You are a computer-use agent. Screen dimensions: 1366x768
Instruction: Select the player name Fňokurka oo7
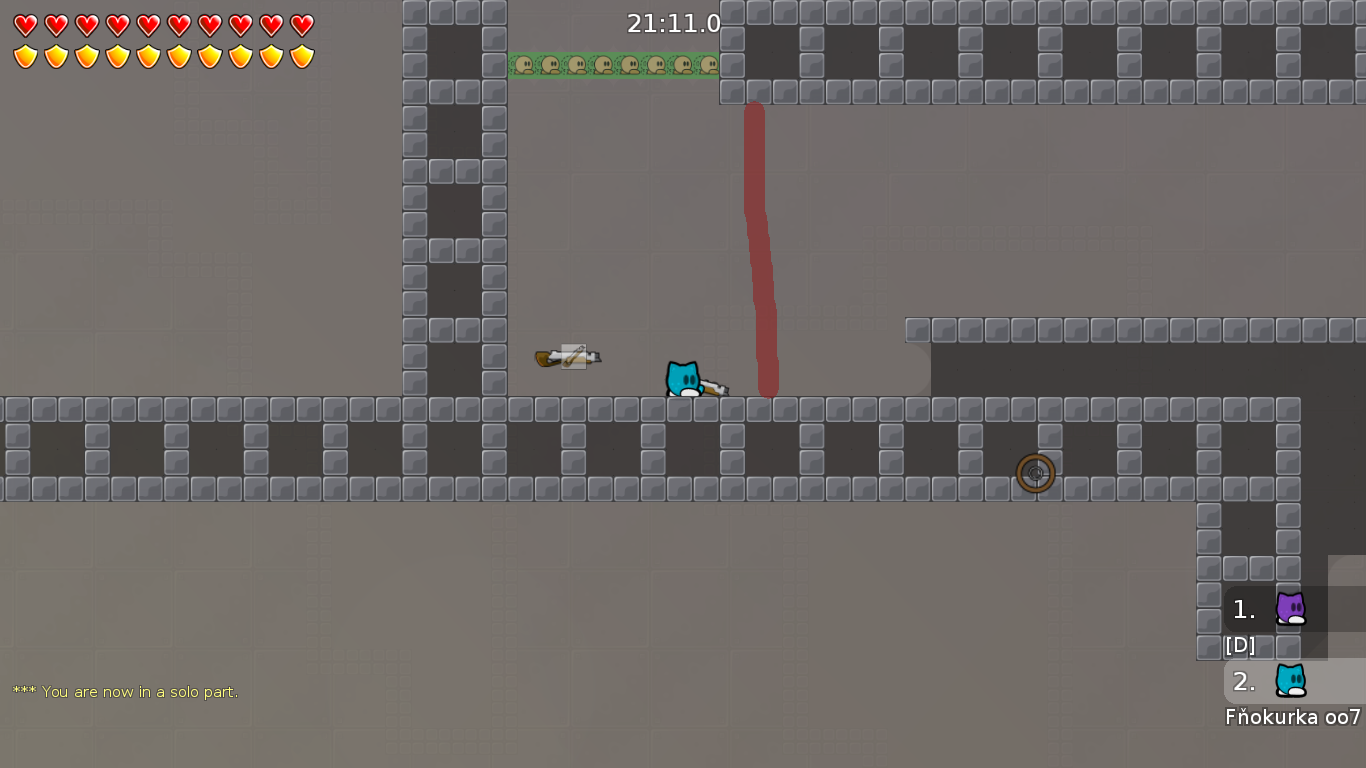tap(1292, 717)
